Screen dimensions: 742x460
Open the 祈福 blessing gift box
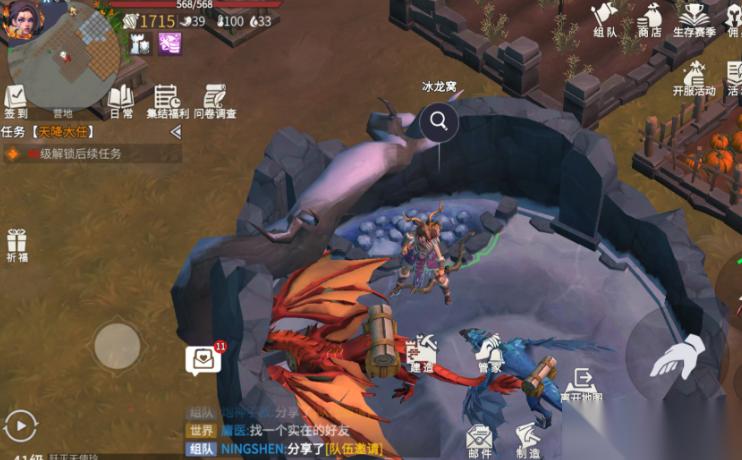click(x=16, y=246)
